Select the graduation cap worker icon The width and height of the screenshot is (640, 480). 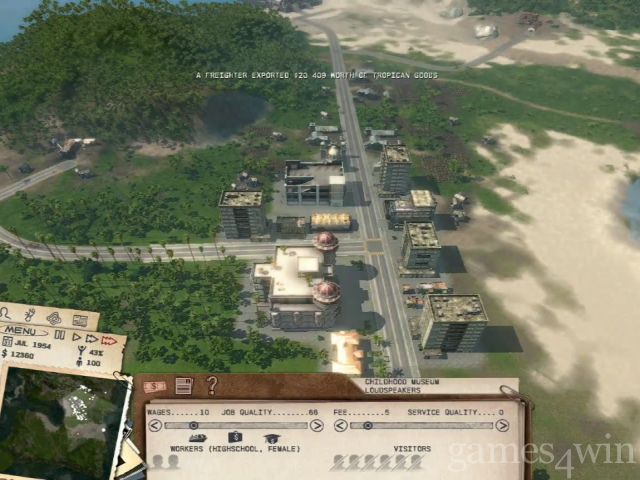click(x=270, y=438)
